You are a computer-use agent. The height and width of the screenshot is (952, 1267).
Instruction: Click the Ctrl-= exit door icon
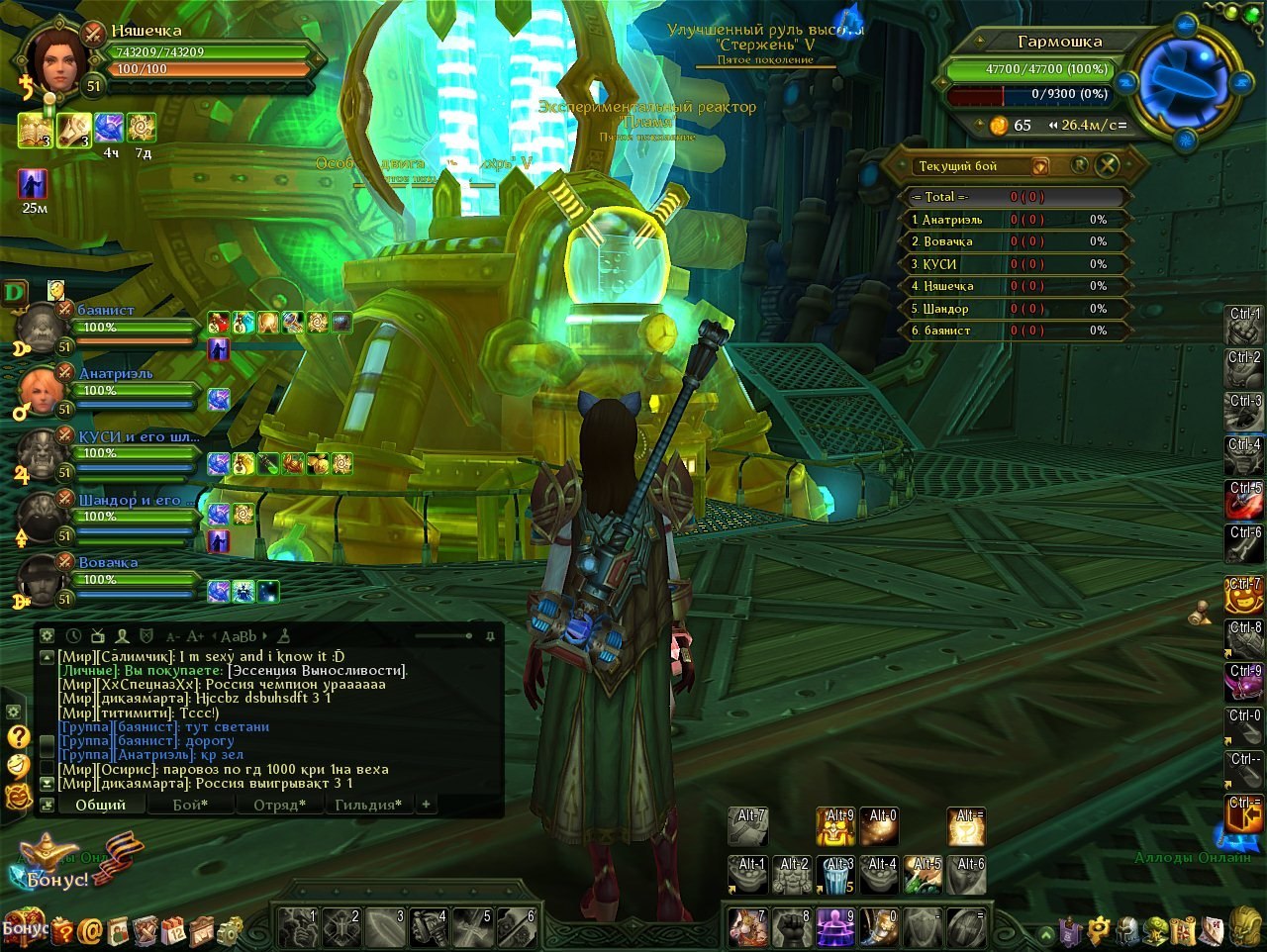[x=1245, y=817]
